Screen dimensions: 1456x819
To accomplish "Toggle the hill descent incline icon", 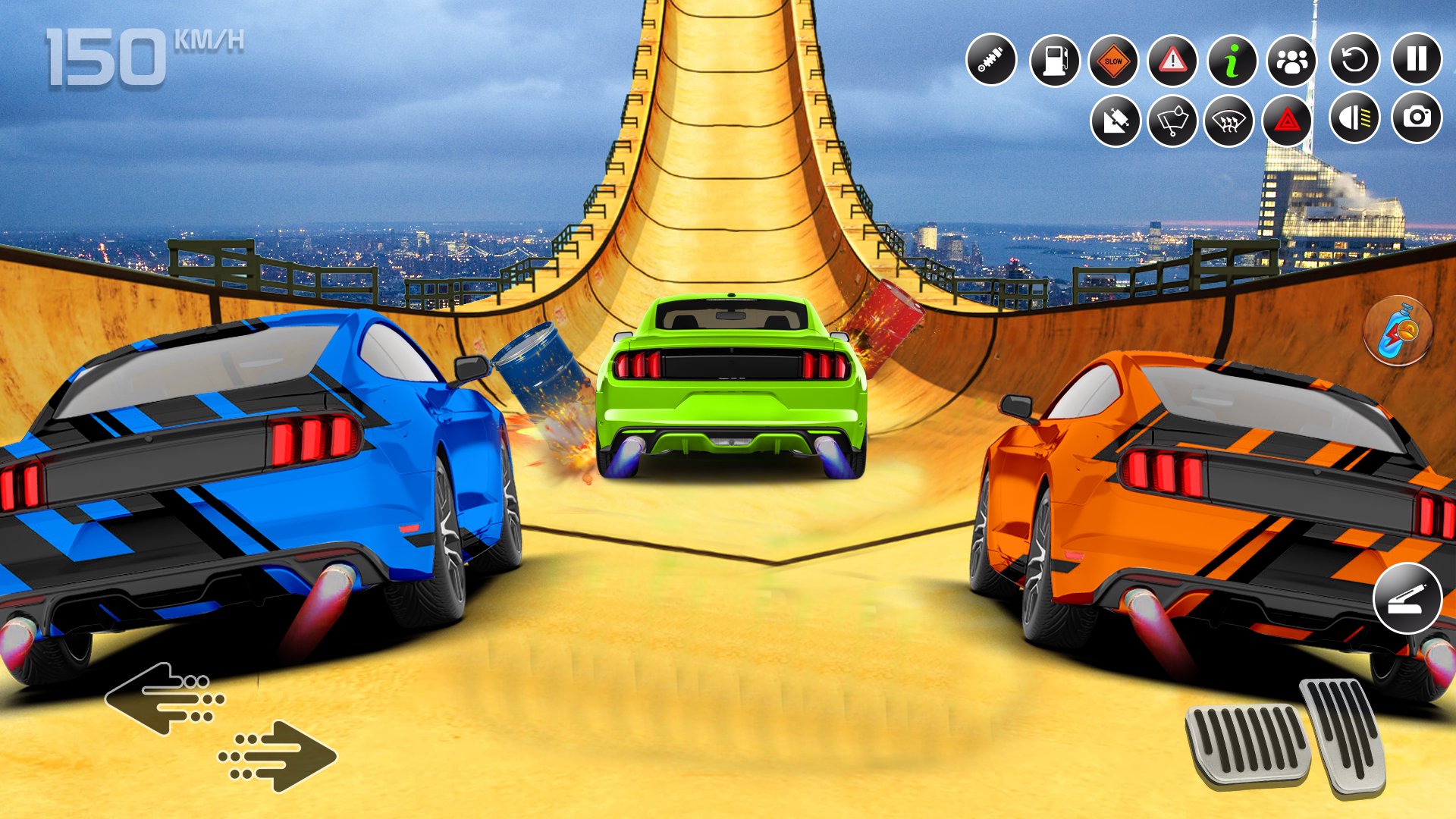I will 1116,121.
